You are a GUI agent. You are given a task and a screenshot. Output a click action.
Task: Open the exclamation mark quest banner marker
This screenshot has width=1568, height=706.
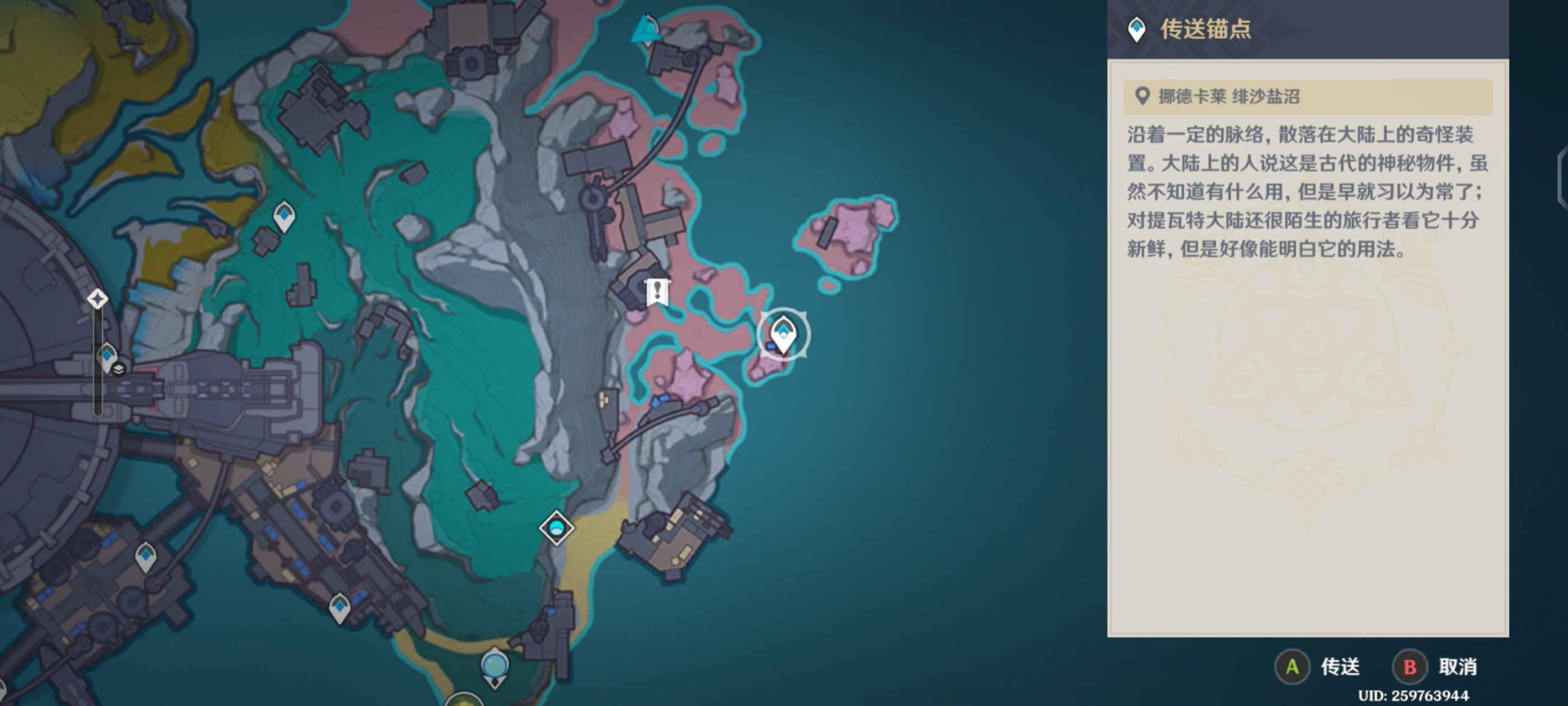point(657,292)
